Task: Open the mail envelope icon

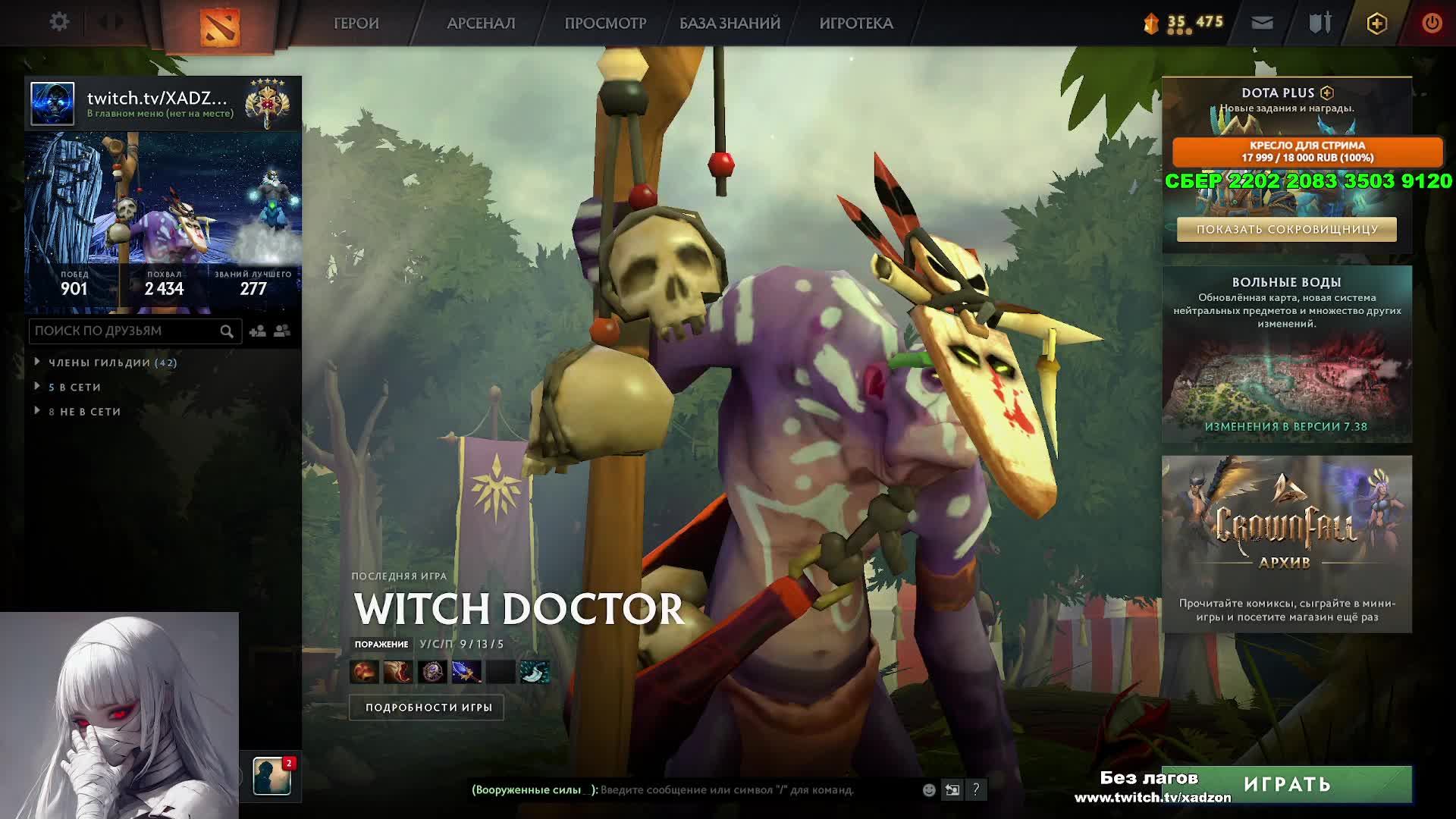Action: [1262, 24]
